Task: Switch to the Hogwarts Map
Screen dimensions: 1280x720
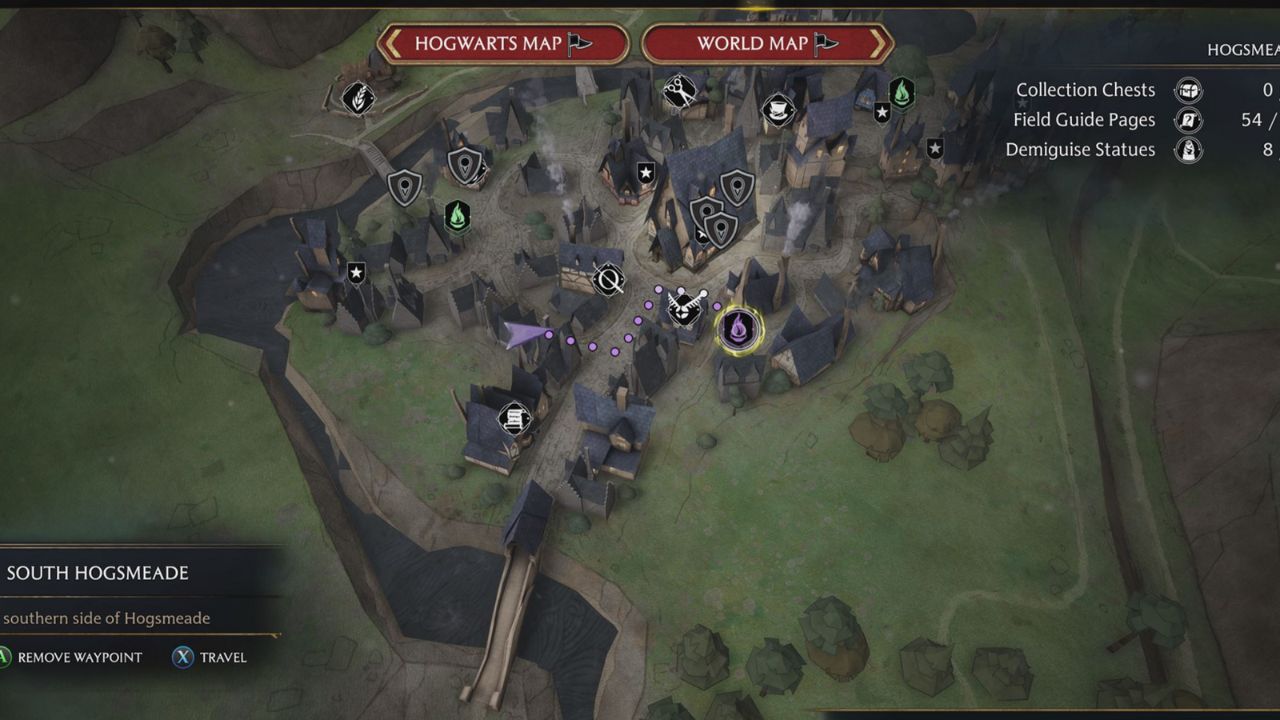Action: click(503, 44)
